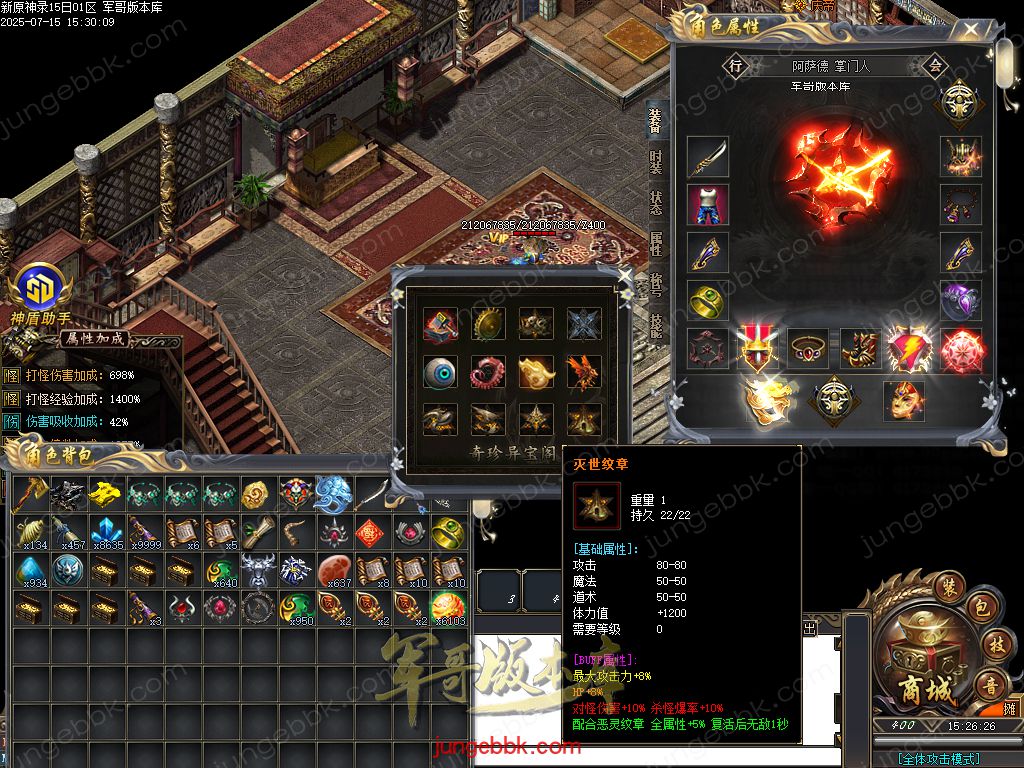Click the red 福 charm in bag
Viewport: 1024px width, 768px height.
pos(368,531)
